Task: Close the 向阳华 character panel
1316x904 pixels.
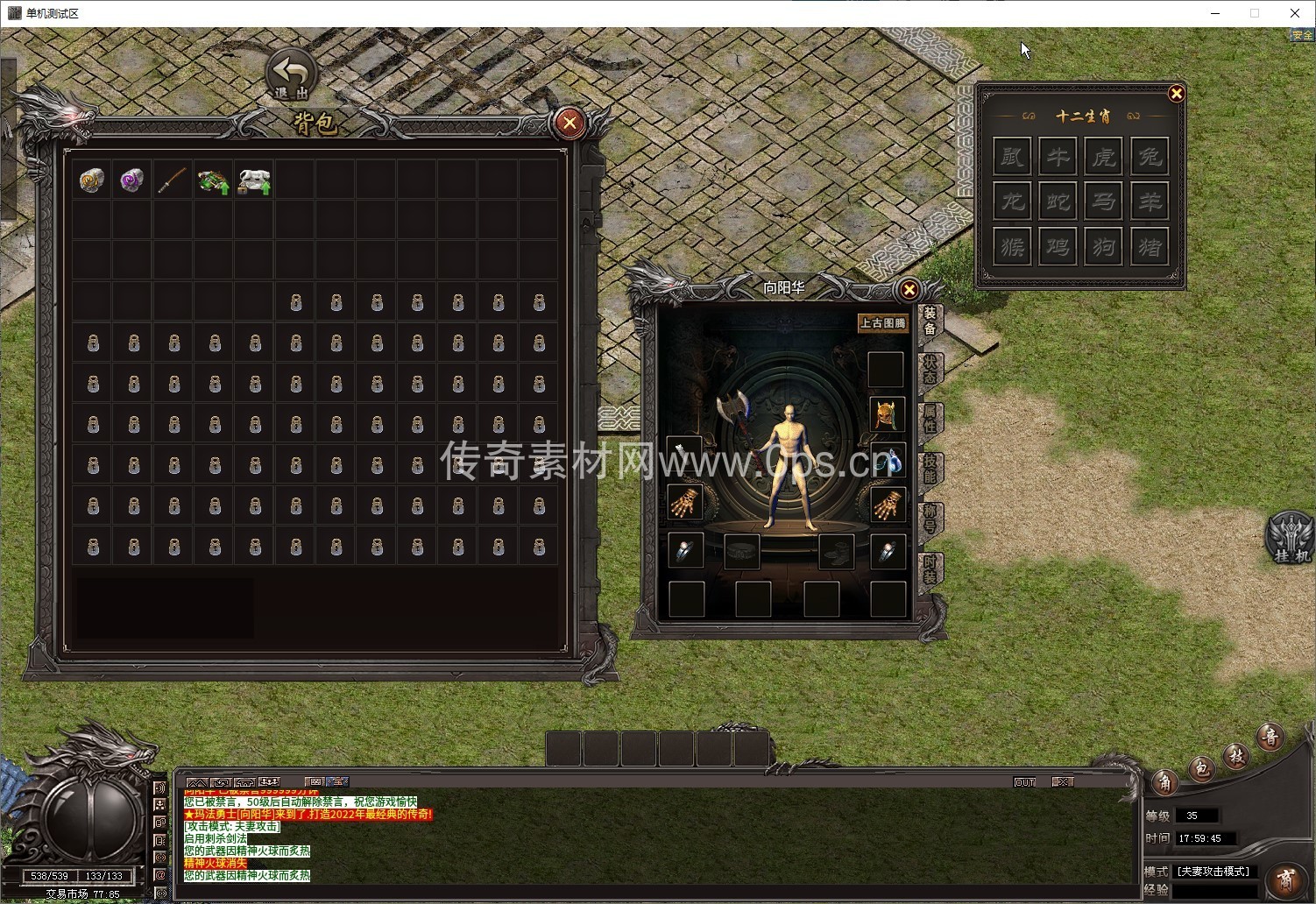Action: click(x=909, y=290)
